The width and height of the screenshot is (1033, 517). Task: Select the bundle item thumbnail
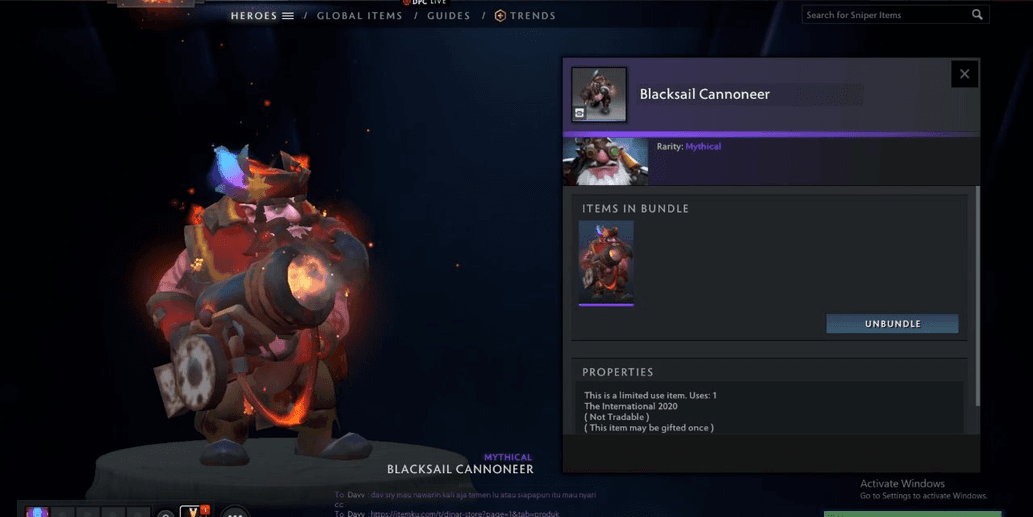pos(606,262)
